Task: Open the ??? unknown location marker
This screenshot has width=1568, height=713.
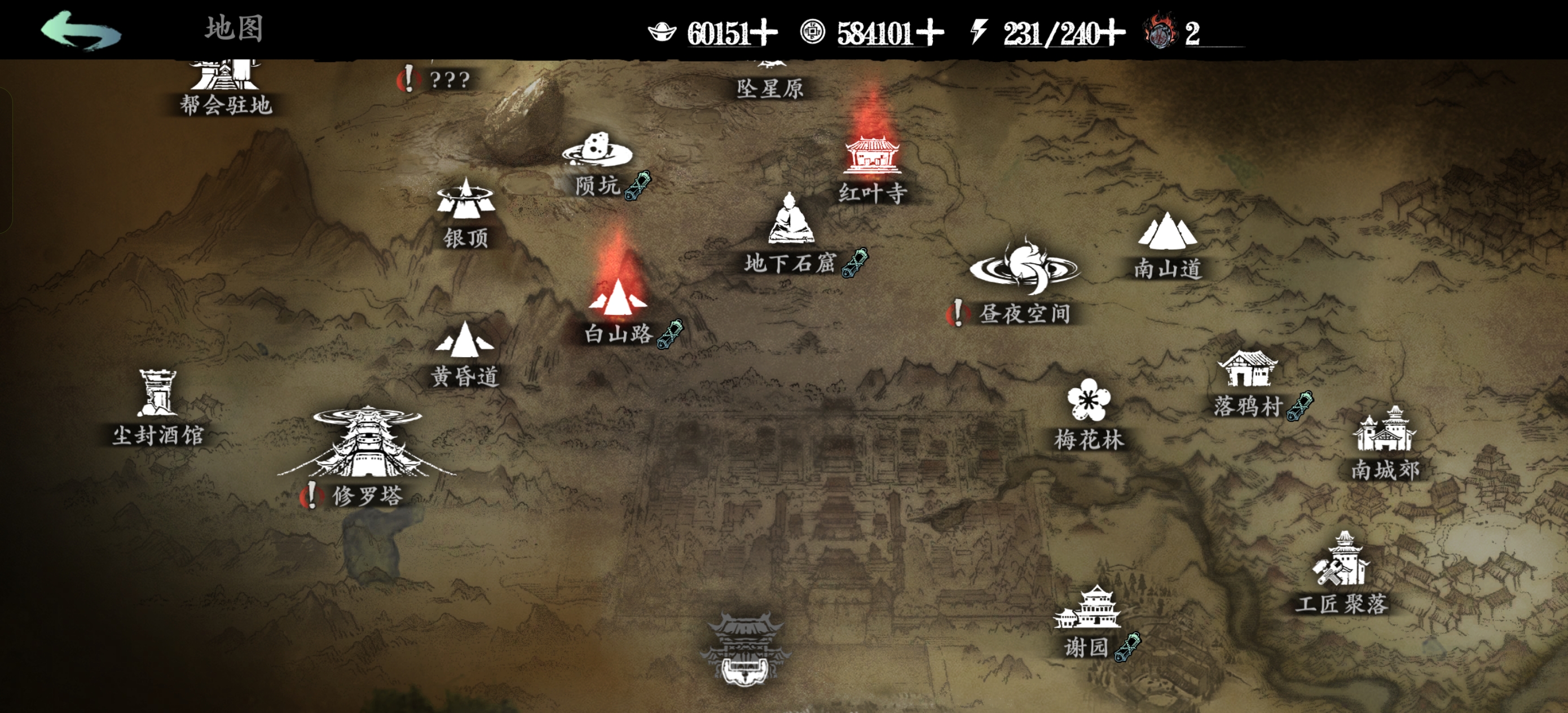Action: (448, 80)
